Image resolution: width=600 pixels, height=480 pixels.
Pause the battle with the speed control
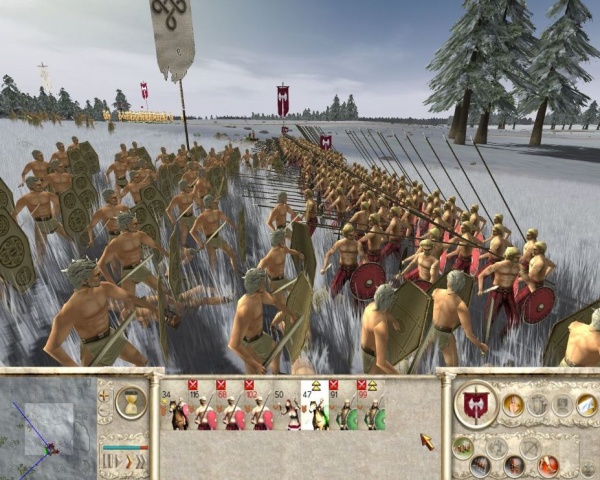106,461
